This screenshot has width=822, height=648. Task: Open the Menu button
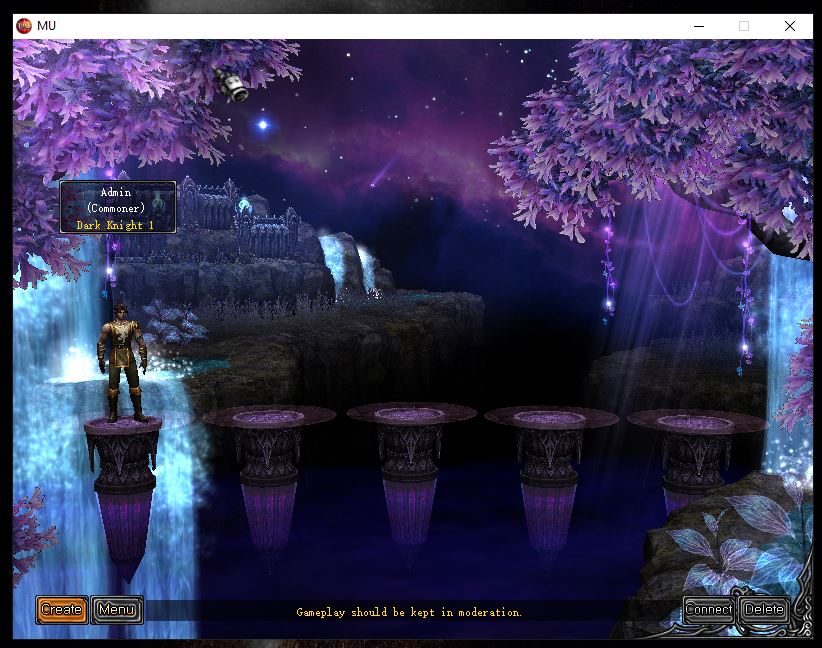117,609
